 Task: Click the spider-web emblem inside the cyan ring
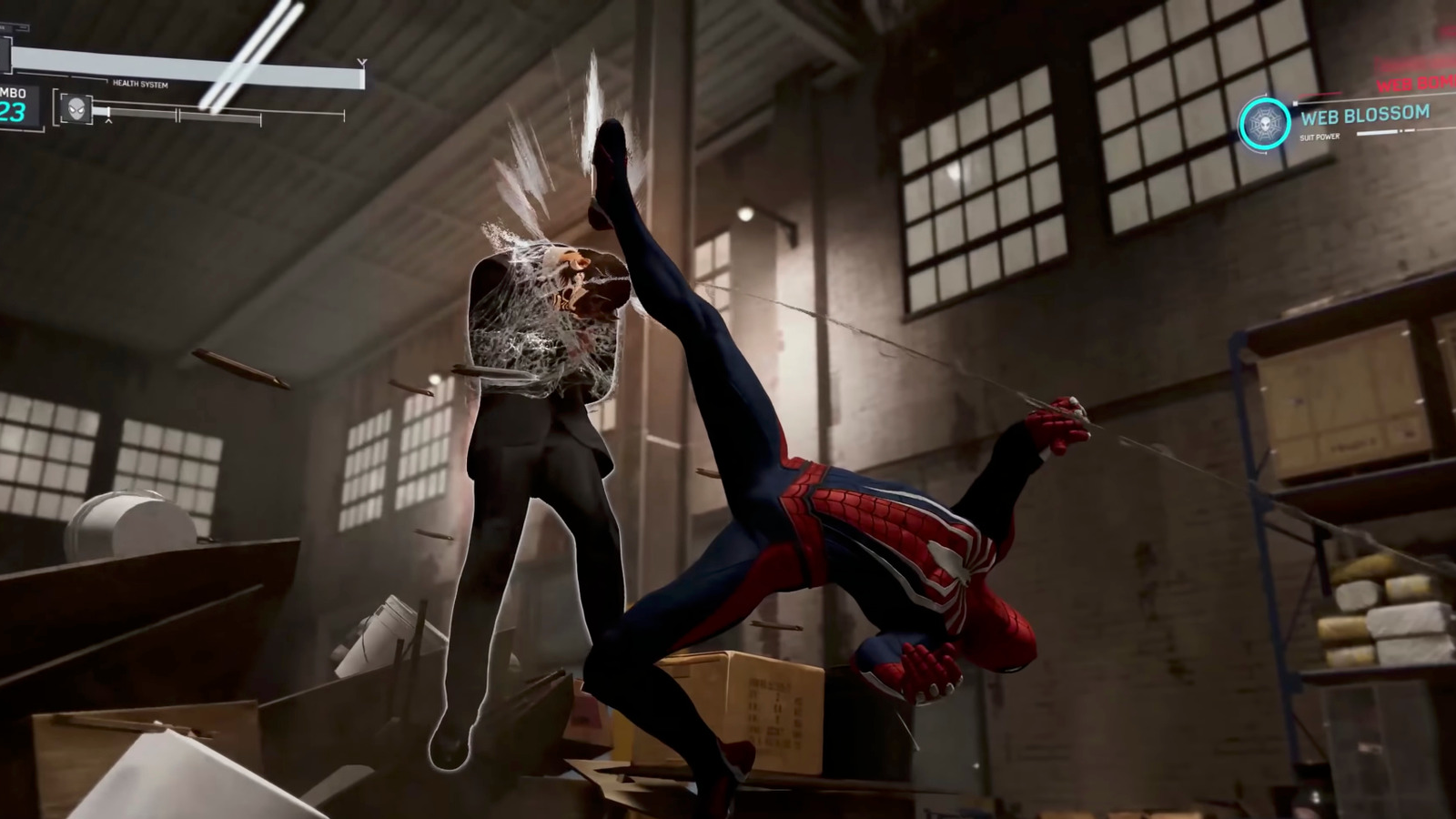[1266, 123]
